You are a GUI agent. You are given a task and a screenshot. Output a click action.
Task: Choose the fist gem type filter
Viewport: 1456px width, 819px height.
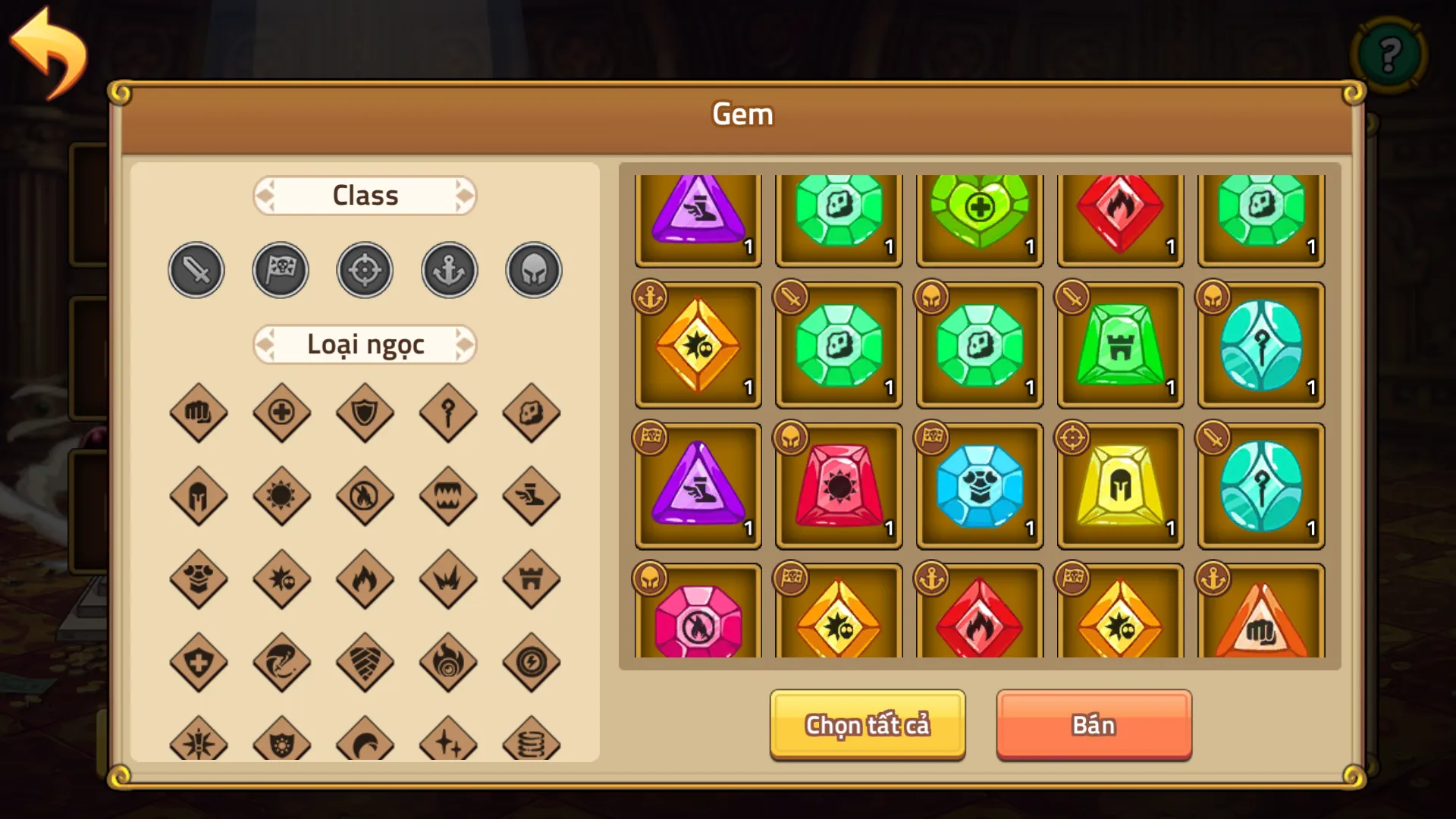(199, 413)
